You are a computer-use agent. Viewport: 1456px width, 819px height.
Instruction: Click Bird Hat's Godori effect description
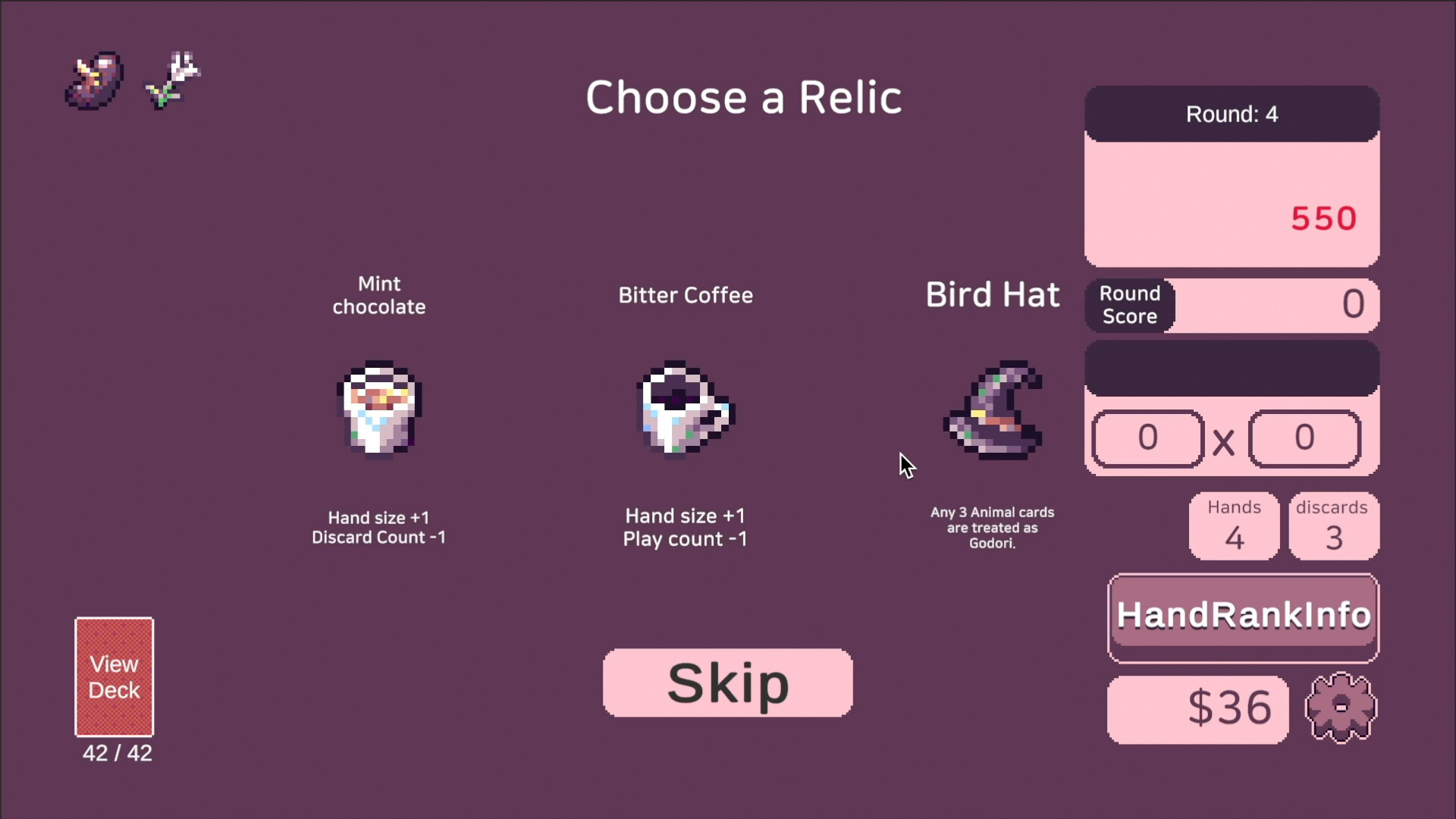[x=992, y=529]
